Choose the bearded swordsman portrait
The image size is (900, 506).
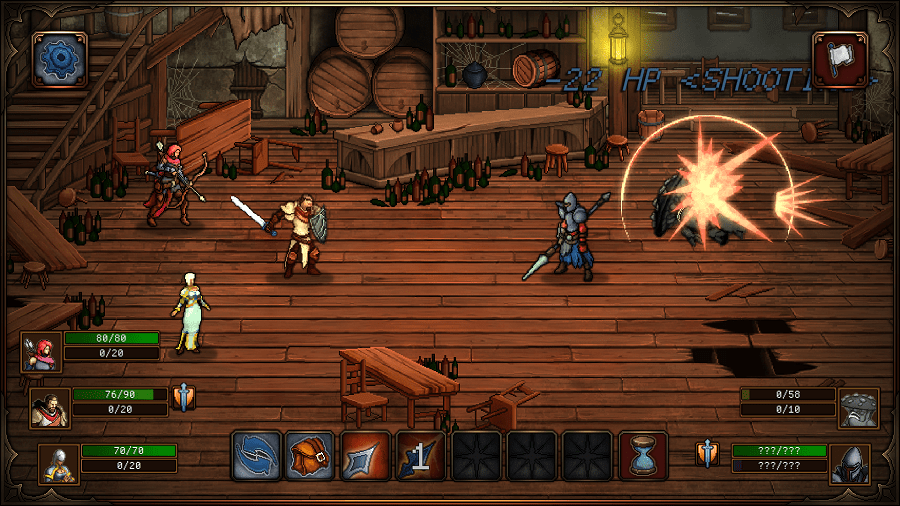point(50,407)
